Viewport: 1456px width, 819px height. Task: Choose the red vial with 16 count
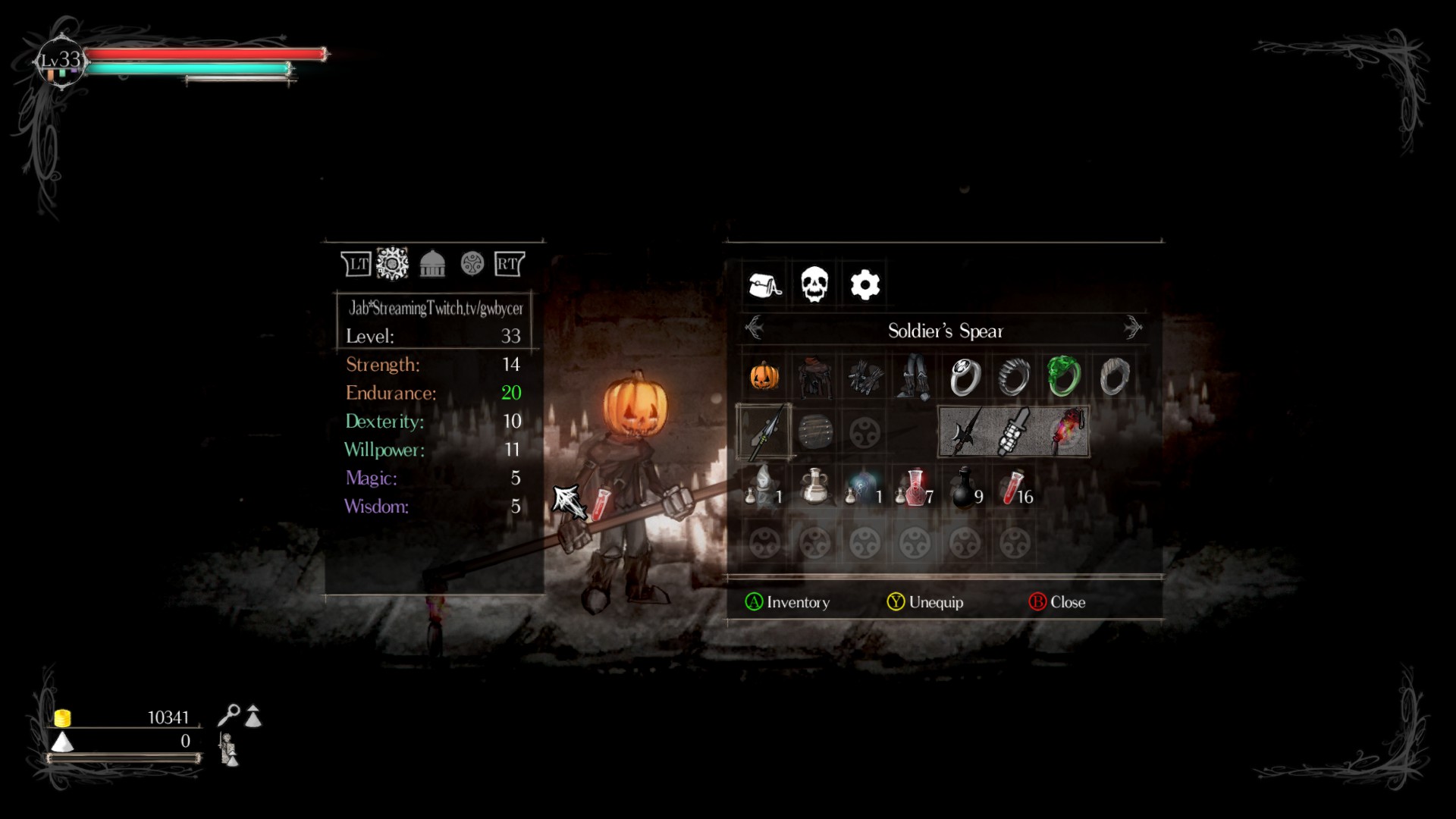tap(1015, 488)
